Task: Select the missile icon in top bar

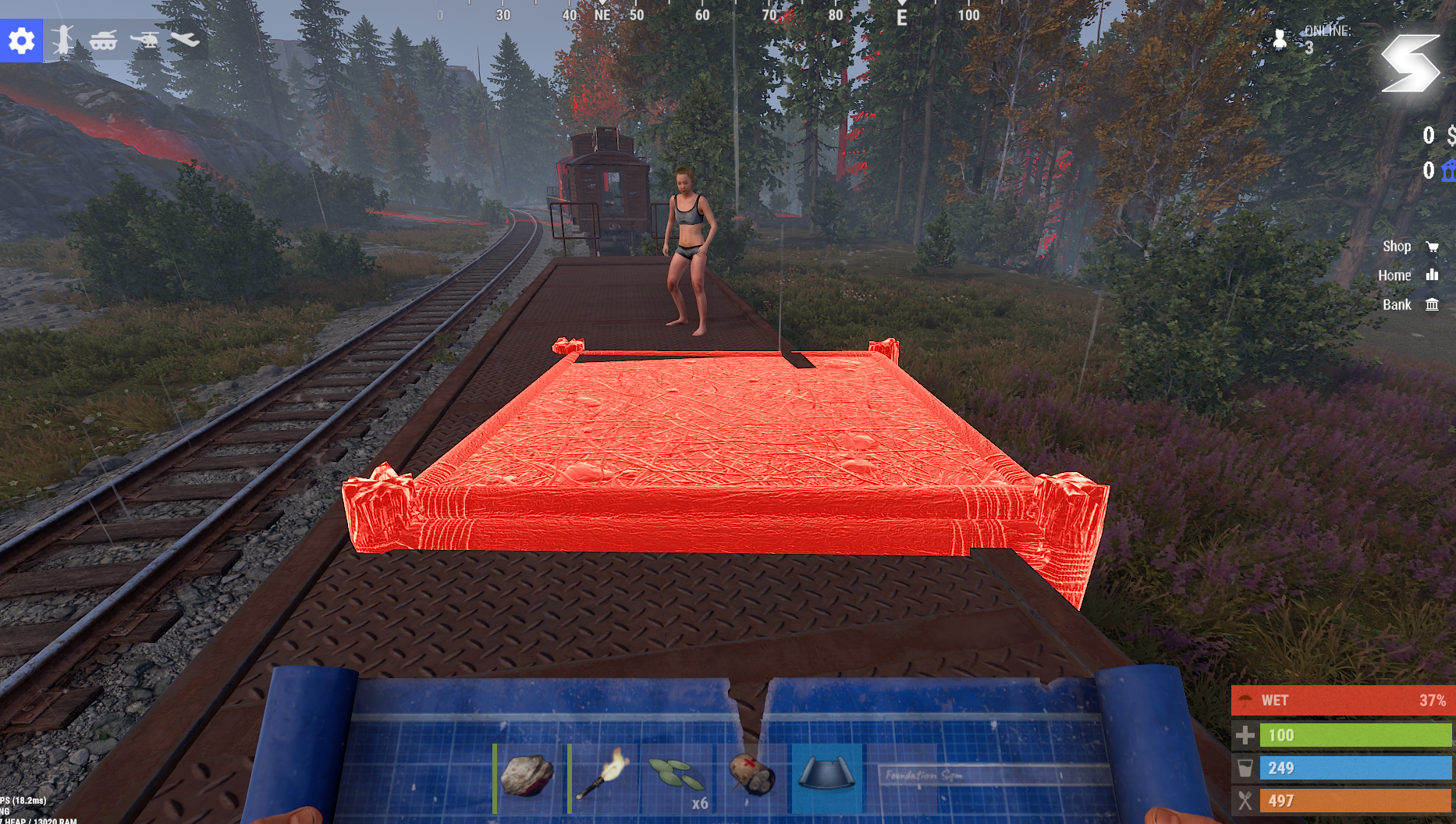Action: pyautogui.click(x=62, y=40)
